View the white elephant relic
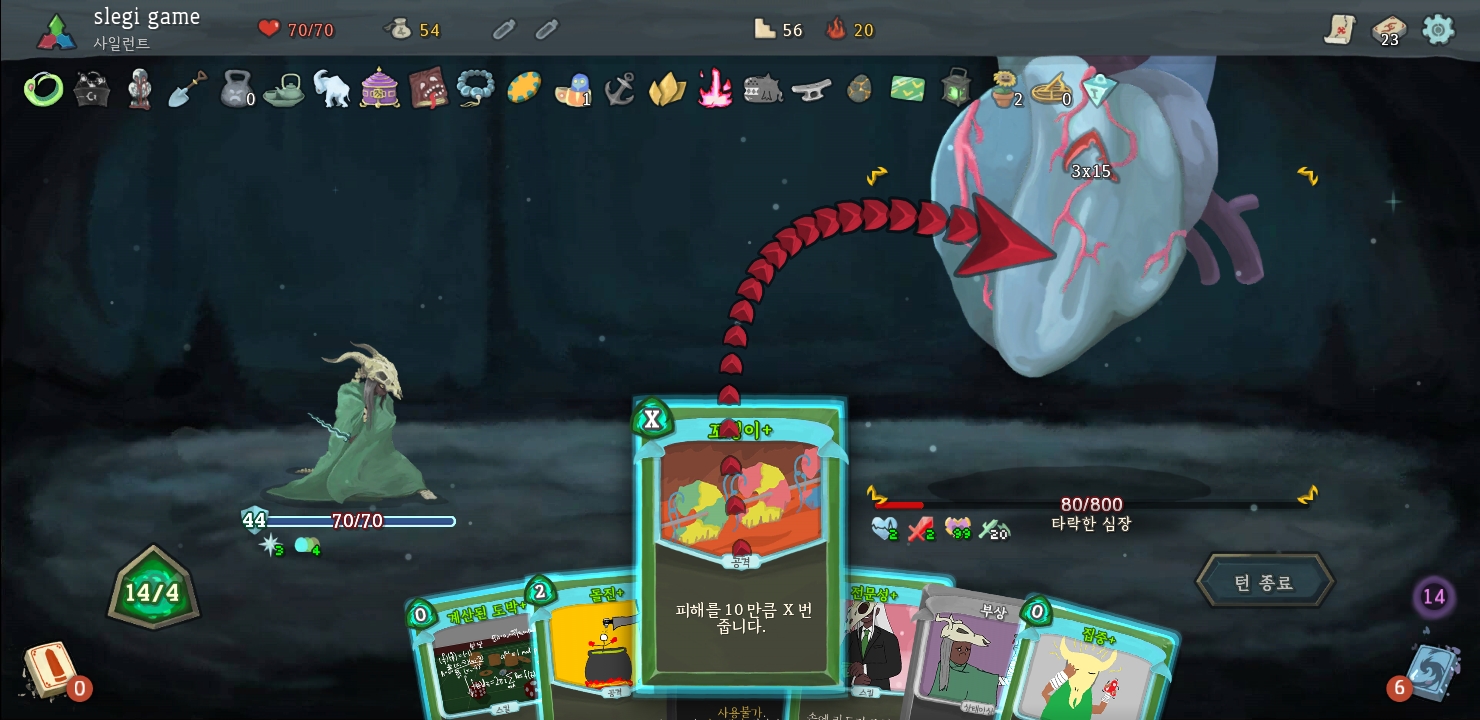 pyautogui.click(x=331, y=89)
